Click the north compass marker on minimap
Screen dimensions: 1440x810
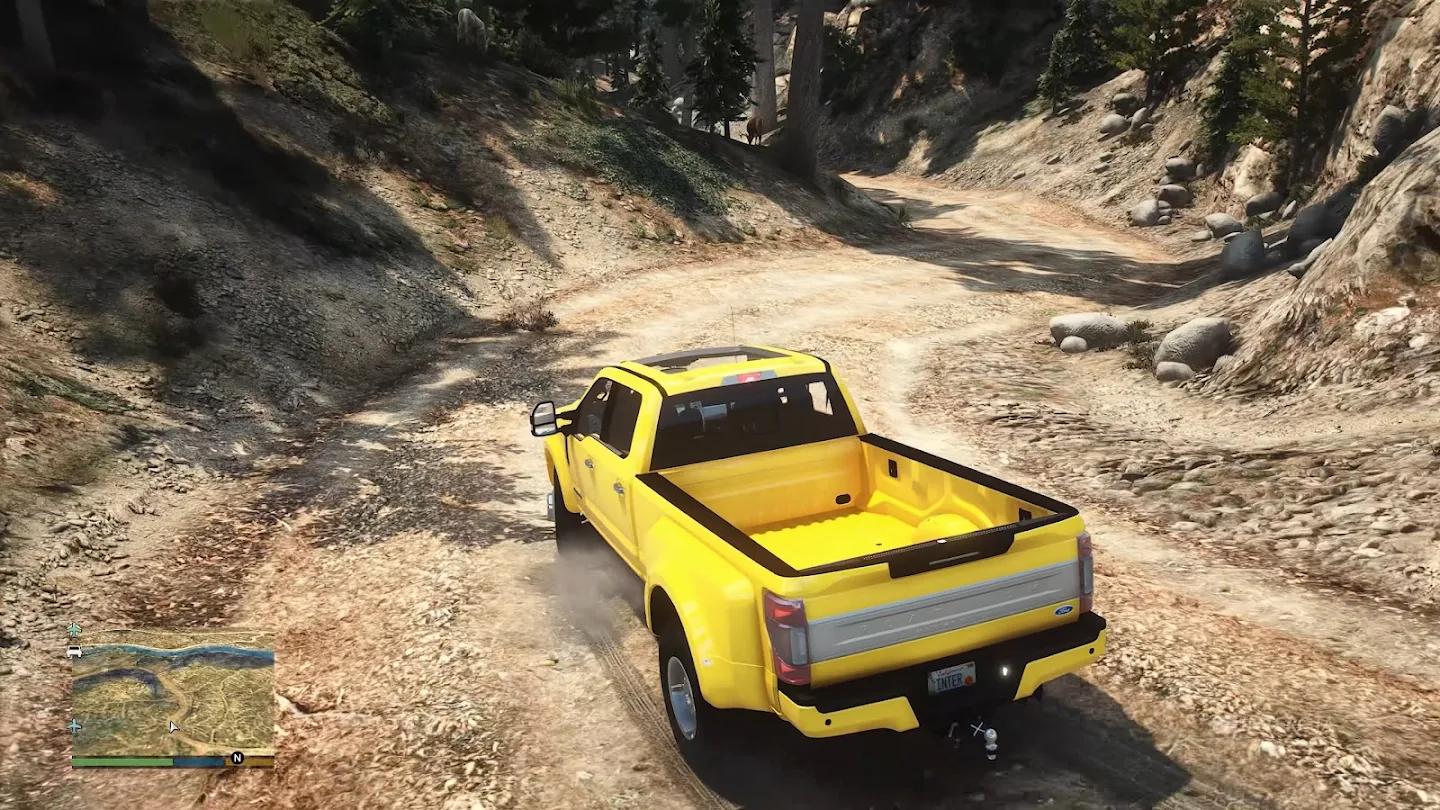[237, 758]
